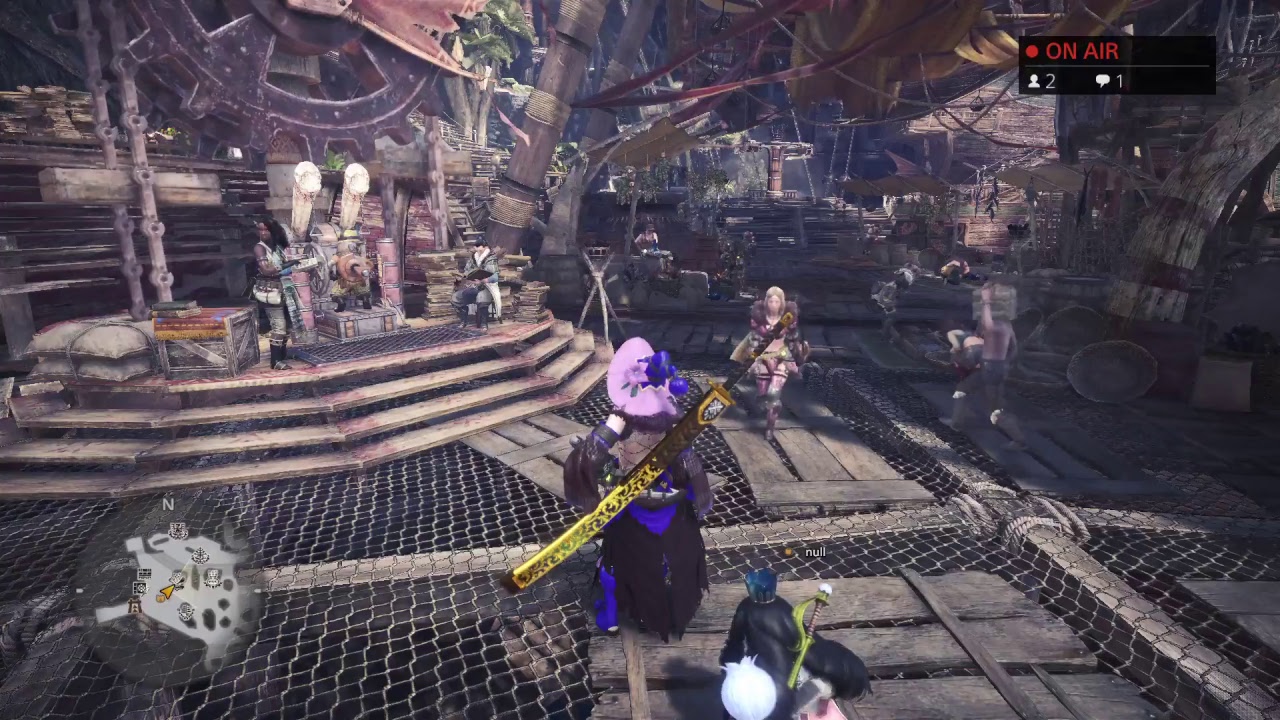
Task: Click the comment count number 1
Action: click(1118, 83)
